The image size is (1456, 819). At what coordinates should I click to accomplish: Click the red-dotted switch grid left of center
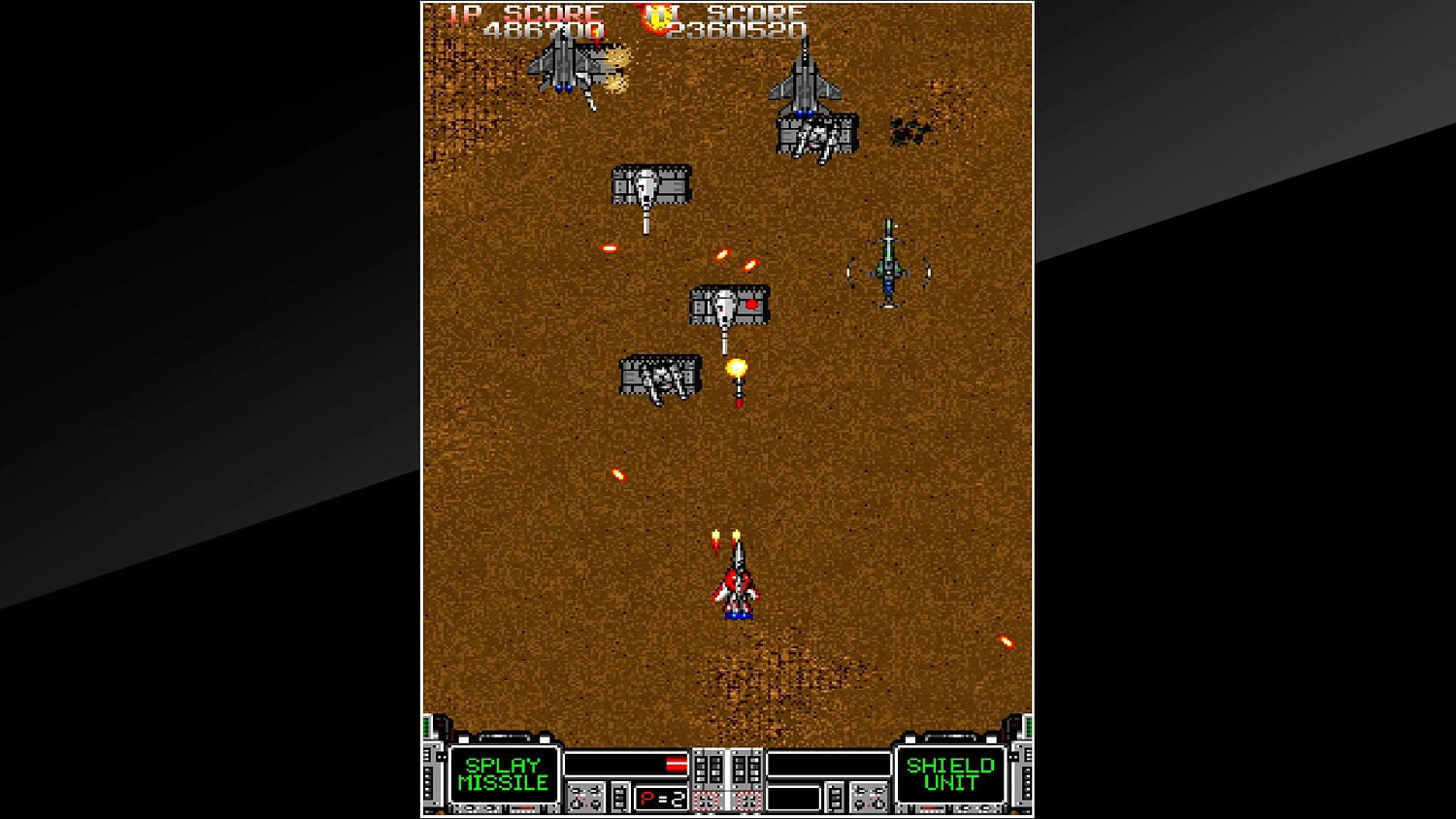coord(706,800)
